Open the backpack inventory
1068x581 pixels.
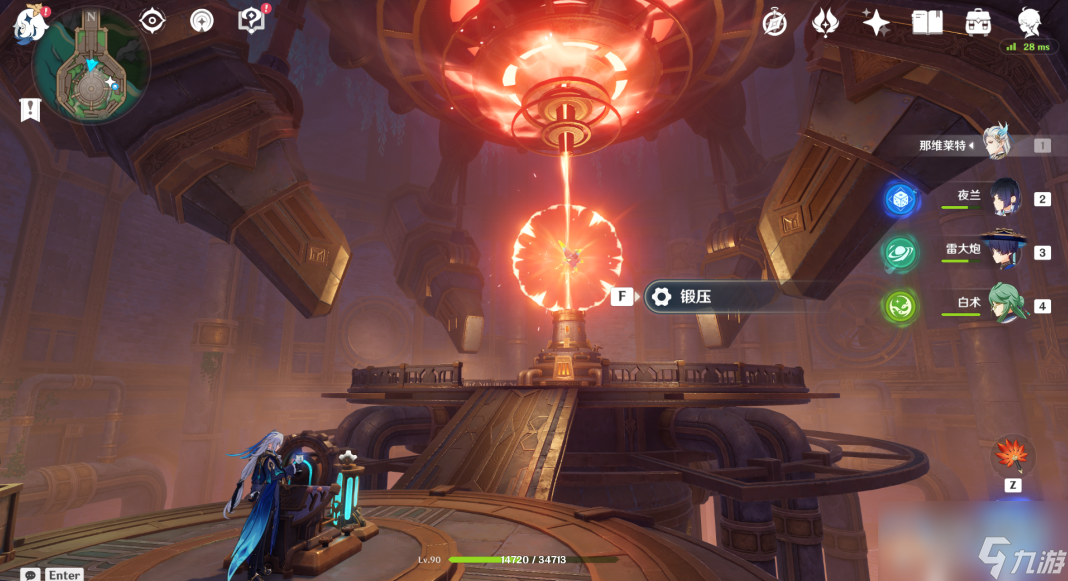(x=978, y=22)
